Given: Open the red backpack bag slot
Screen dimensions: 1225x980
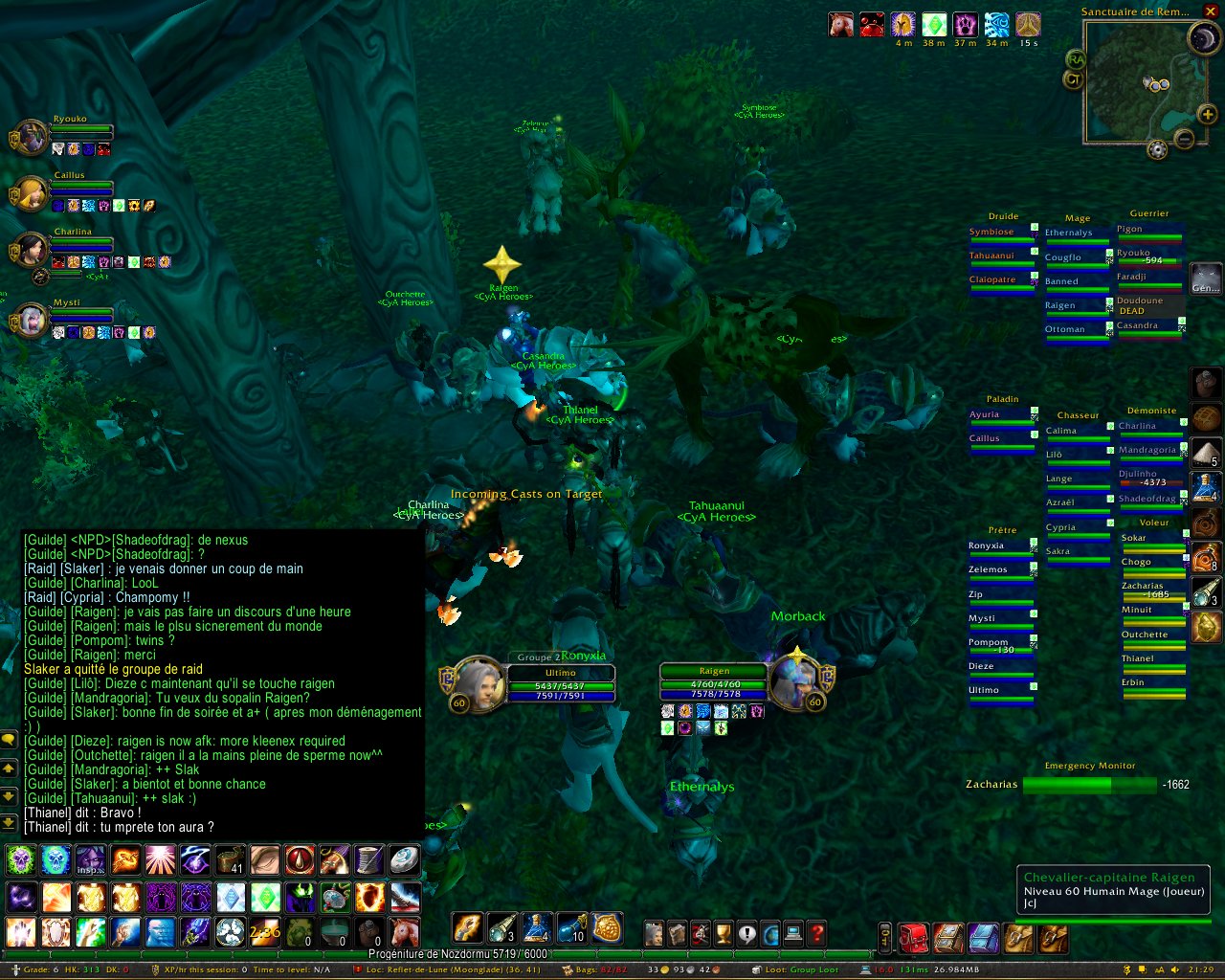Looking at the screenshot, I should click(x=913, y=938).
